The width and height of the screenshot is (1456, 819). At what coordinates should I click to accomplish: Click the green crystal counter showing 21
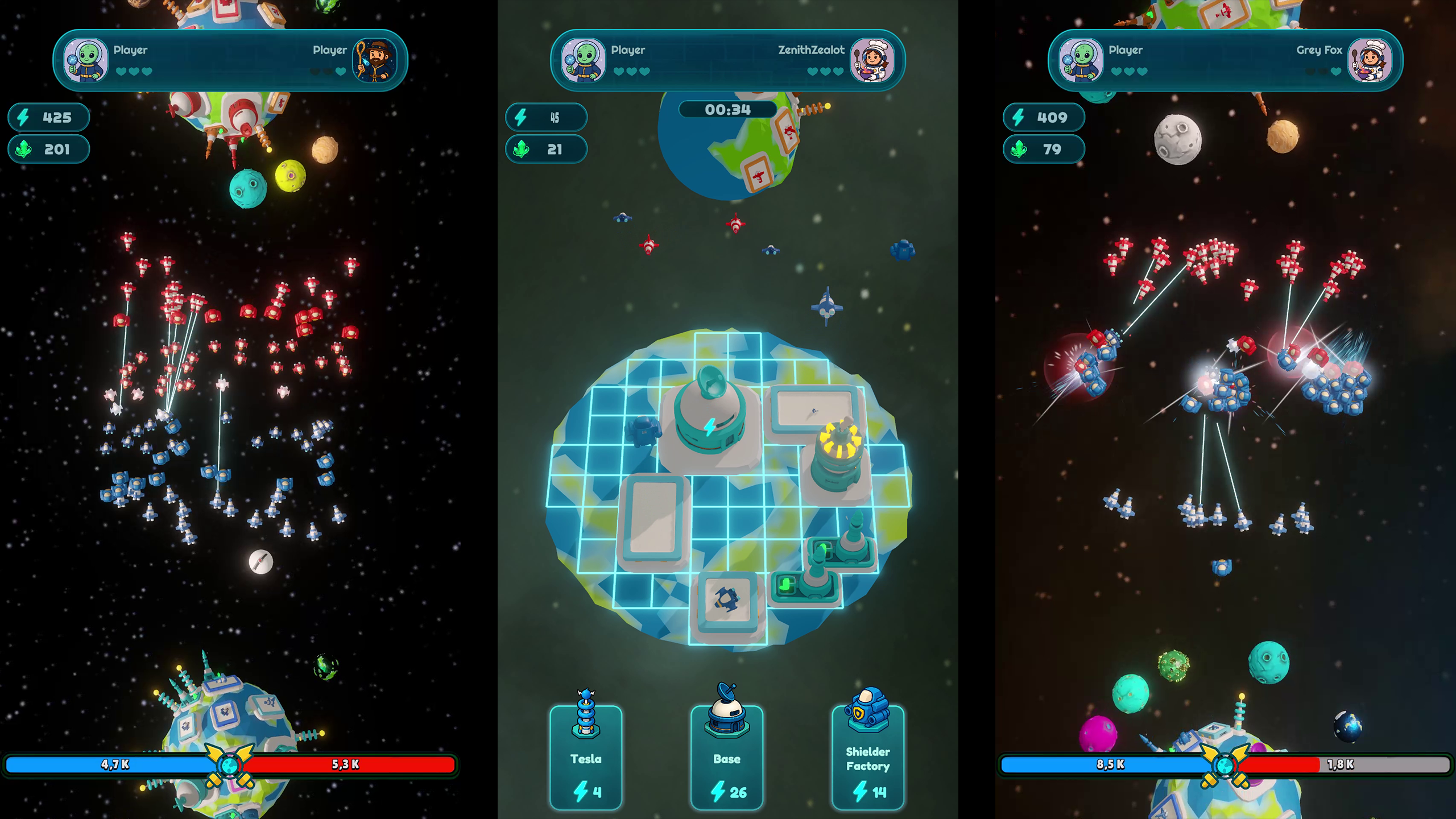pyautogui.click(x=546, y=150)
